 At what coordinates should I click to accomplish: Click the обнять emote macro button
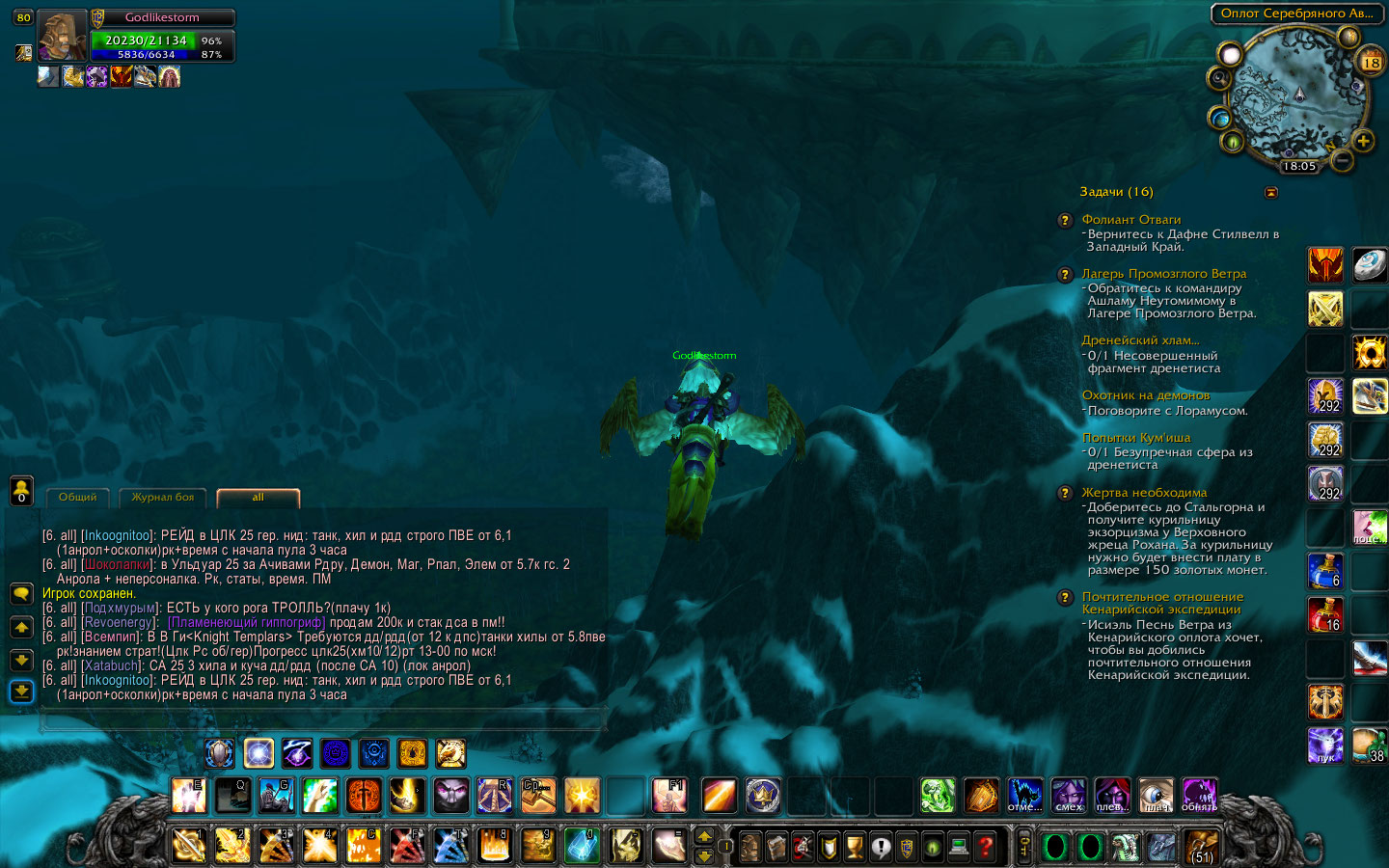1199,796
